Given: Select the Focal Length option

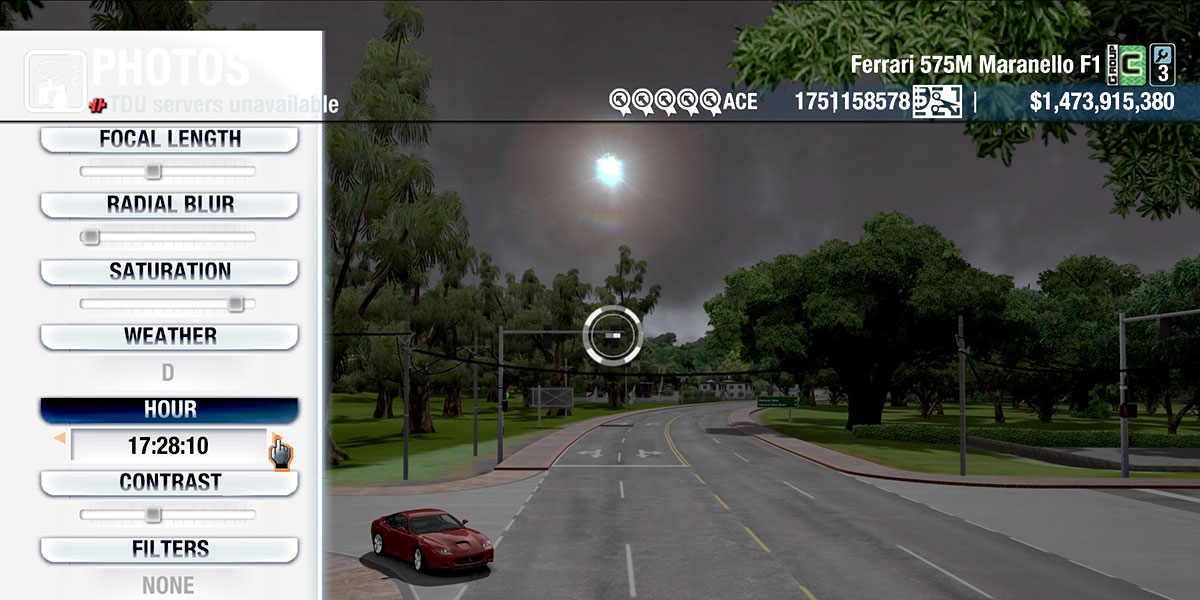Looking at the screenshot, I should point(169,139).
